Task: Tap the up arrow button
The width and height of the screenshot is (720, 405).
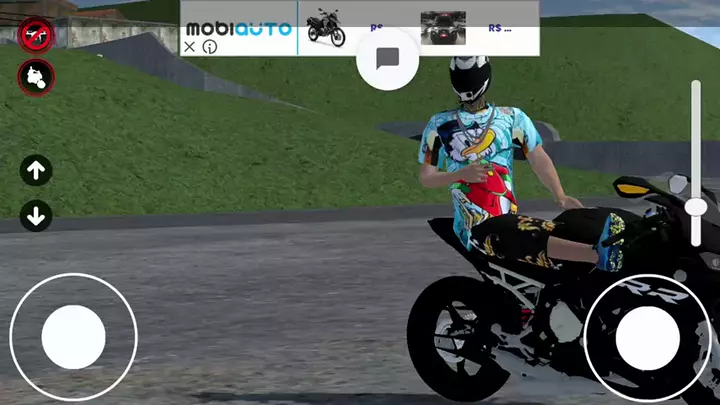Action: 36,171
